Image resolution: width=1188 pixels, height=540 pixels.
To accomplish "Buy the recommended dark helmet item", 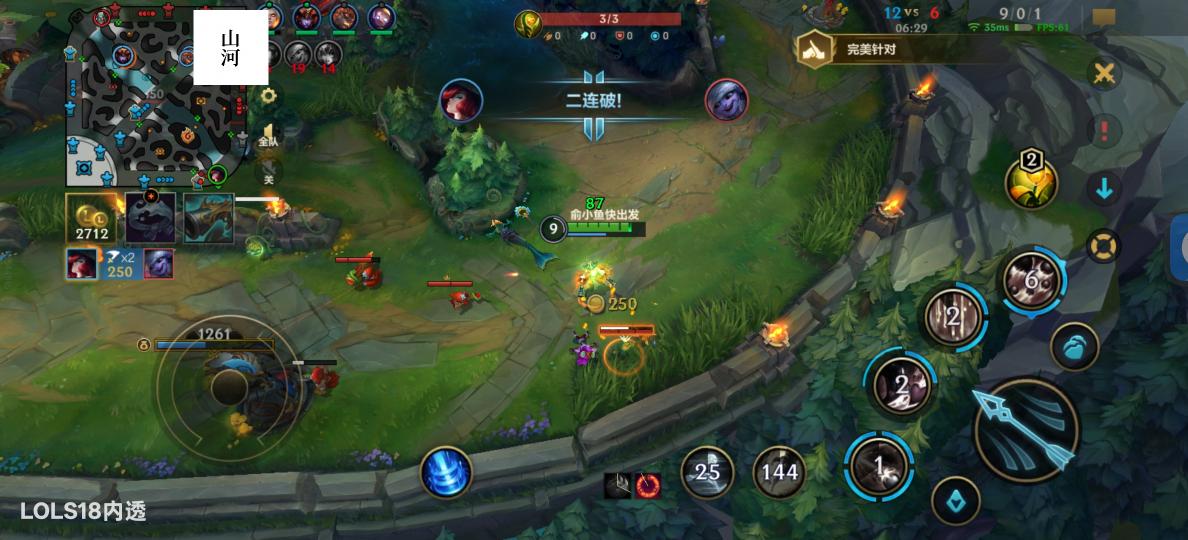I will coord(151,217).
